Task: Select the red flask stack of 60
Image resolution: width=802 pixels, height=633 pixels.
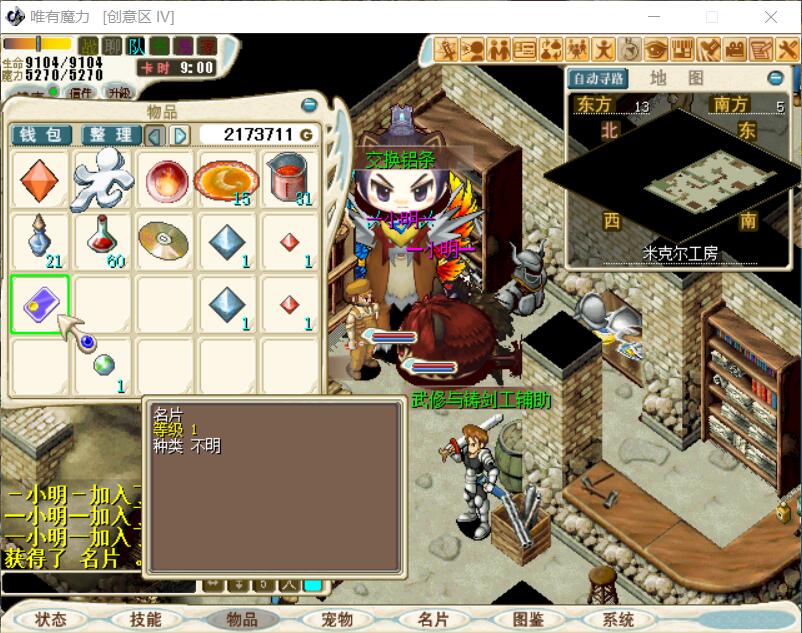Action: [102, 242]
